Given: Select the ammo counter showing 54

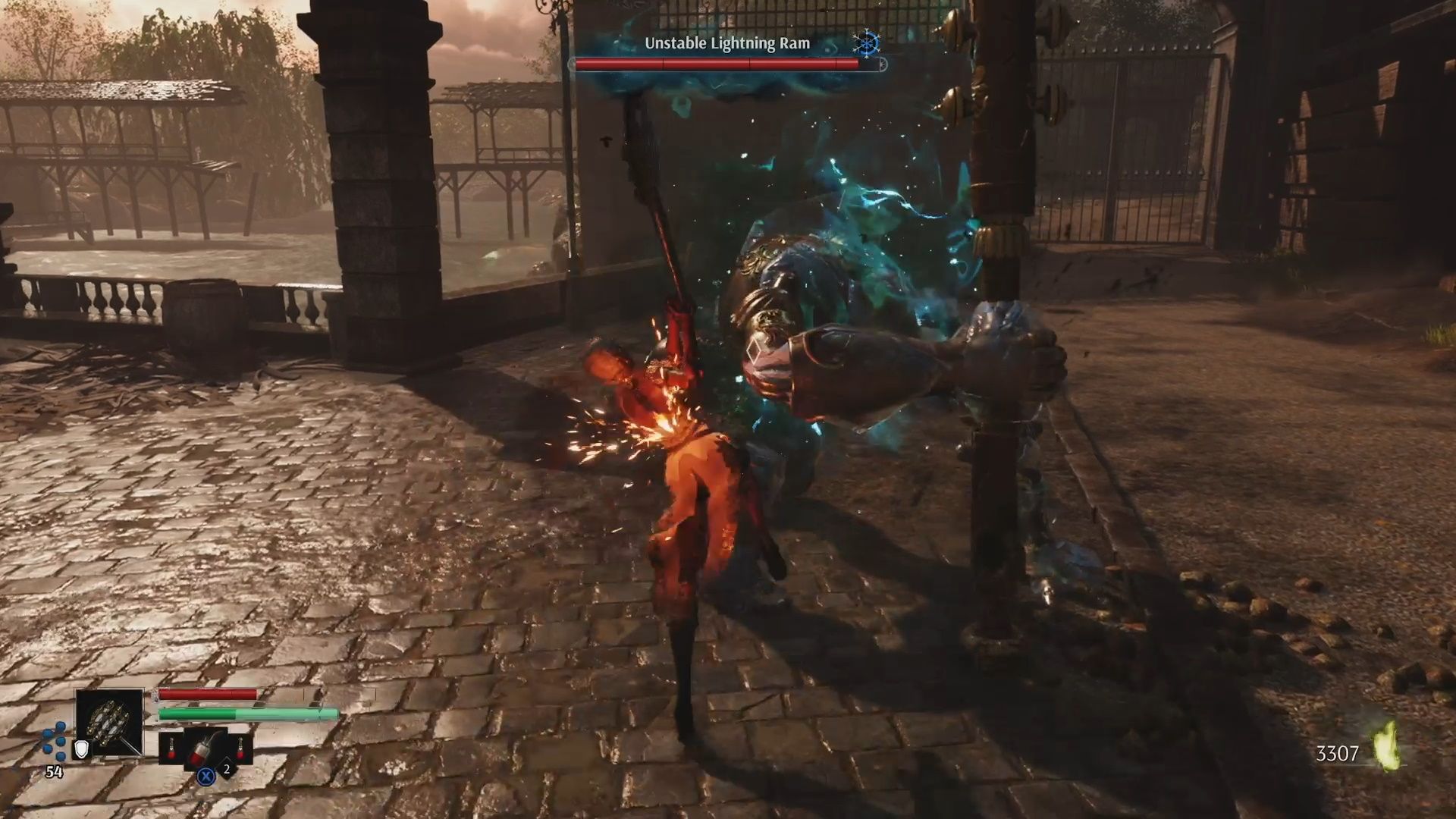Looking at the screenshot, I should [x=54, y=771].
